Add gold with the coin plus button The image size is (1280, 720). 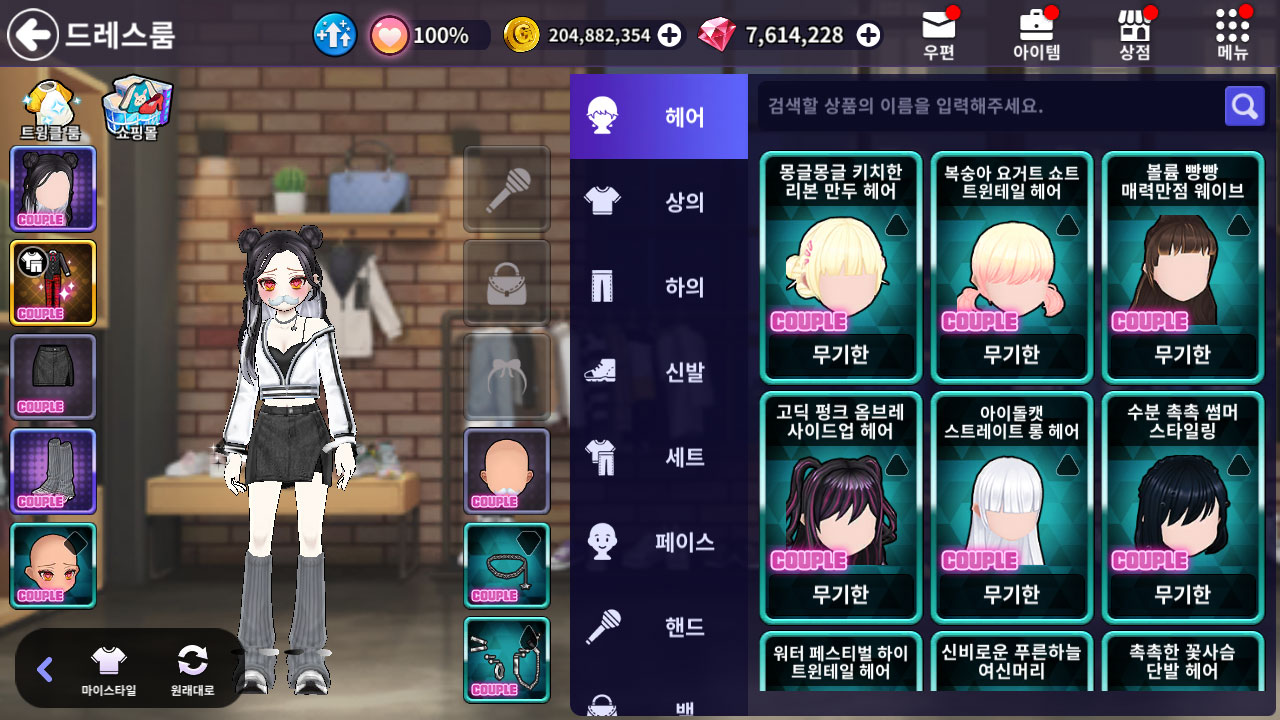pyautogui.click(x=670, y=35)
